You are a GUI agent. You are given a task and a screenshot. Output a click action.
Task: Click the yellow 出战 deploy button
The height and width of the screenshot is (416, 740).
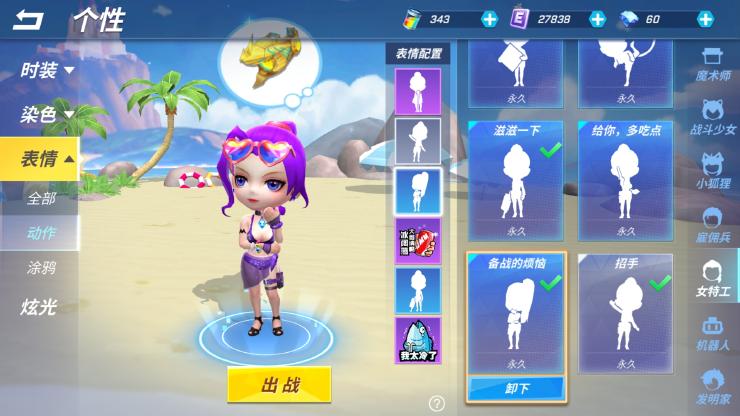(280, 384)
